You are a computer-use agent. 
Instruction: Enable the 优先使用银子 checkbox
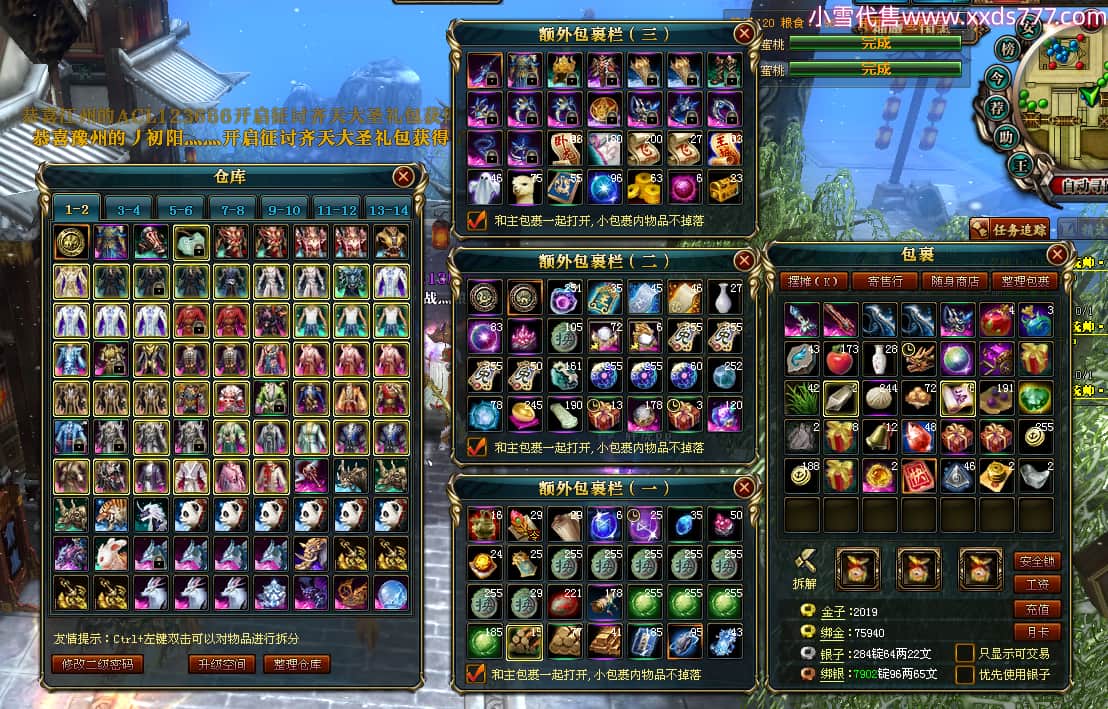click(964, 675)
